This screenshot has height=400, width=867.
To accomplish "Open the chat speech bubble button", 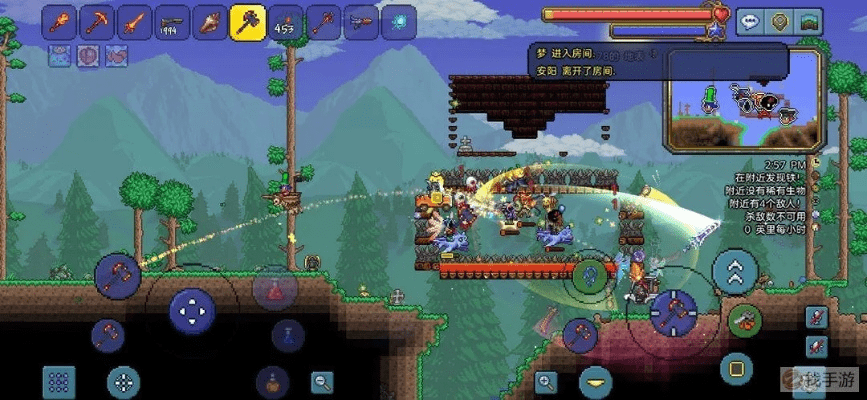I will point(751,22).
